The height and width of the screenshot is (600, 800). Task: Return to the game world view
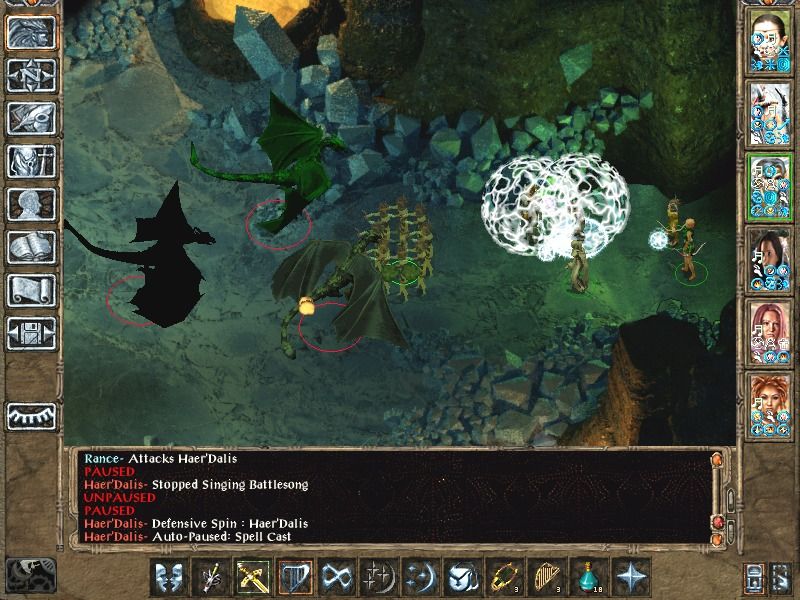[x=31, y=33]
